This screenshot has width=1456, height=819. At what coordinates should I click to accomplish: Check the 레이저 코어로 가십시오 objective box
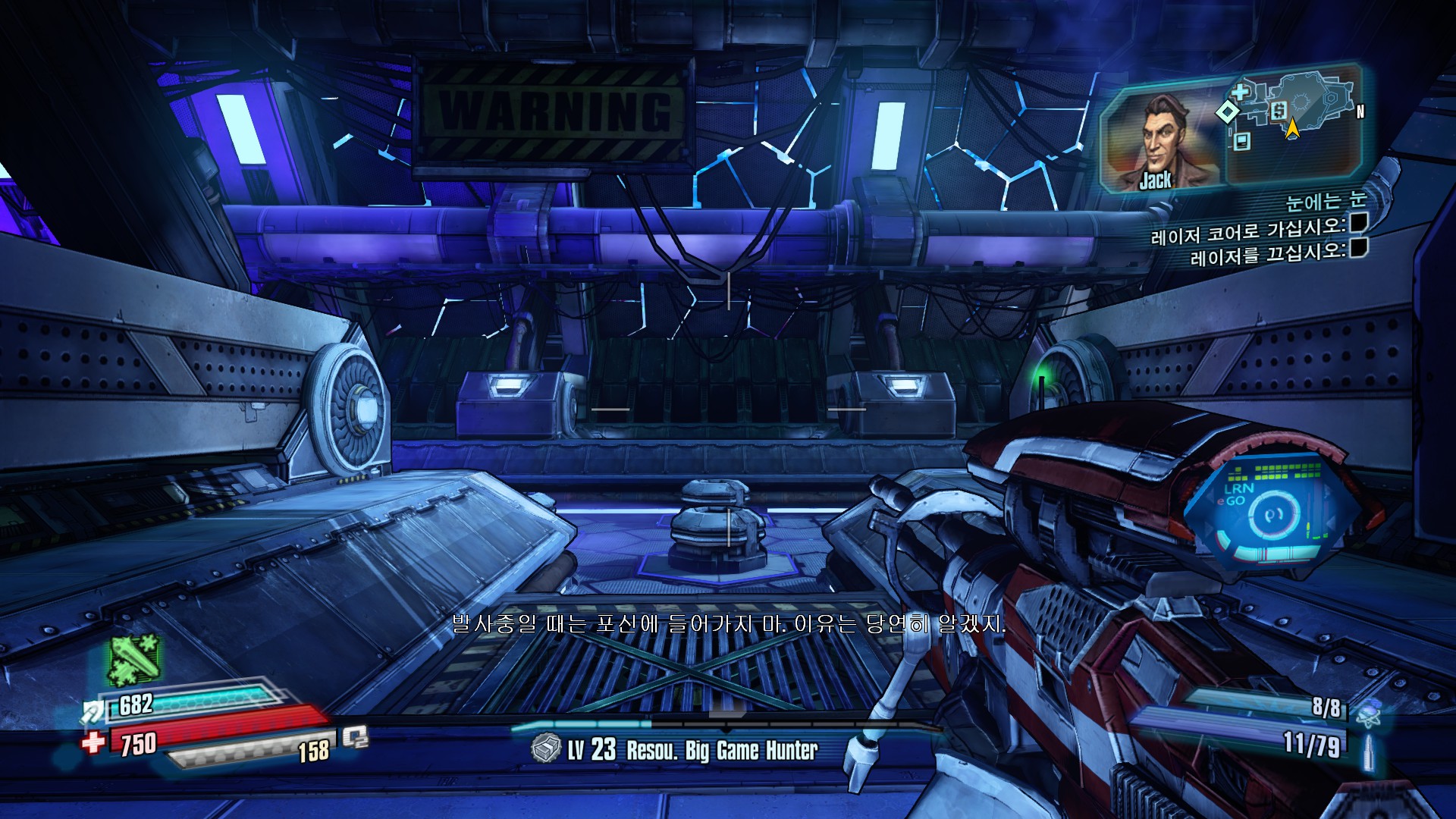pyautogui.click(x=1358, y=222)
